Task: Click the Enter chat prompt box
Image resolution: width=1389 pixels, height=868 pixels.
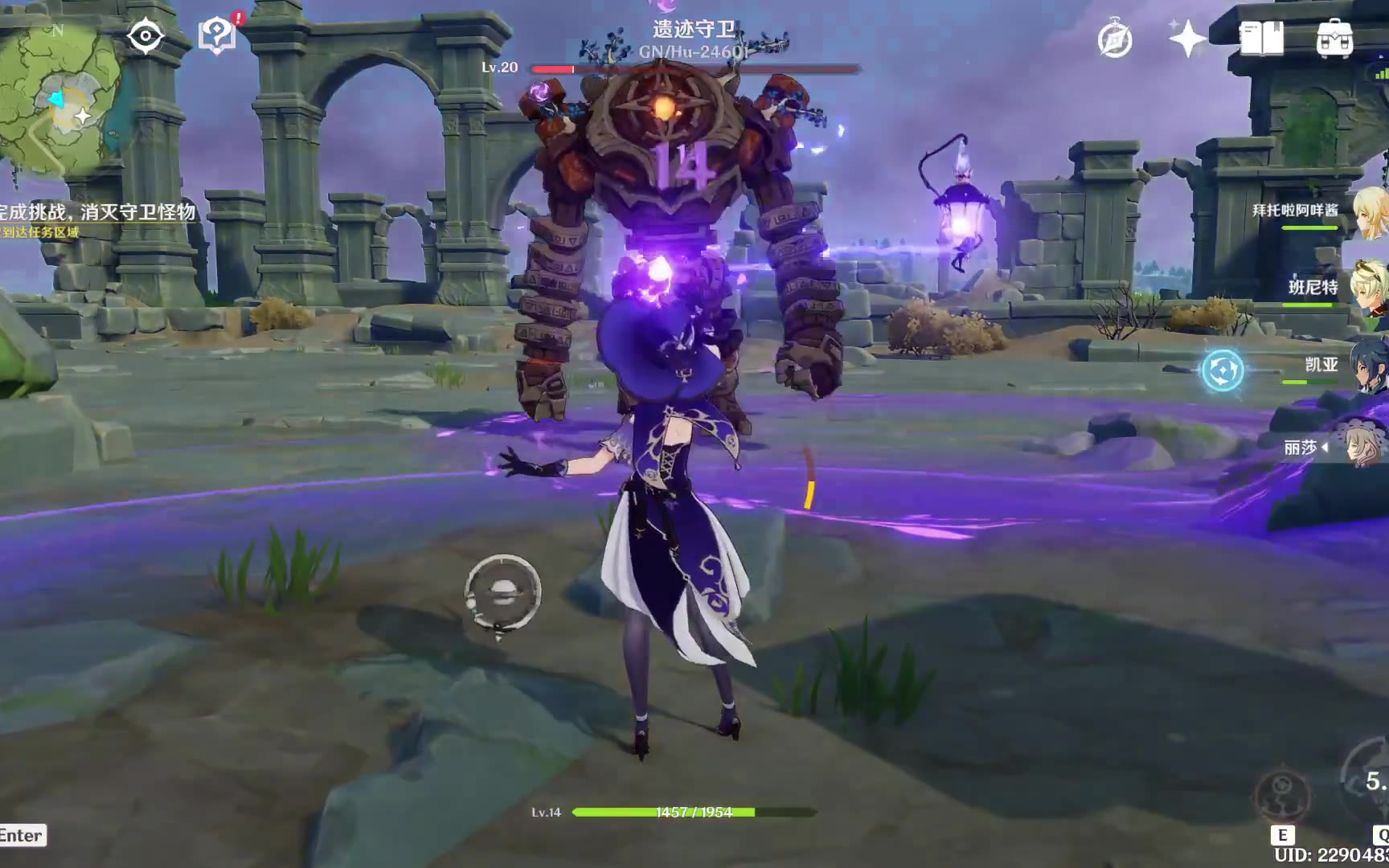Action: pos(22,836)
